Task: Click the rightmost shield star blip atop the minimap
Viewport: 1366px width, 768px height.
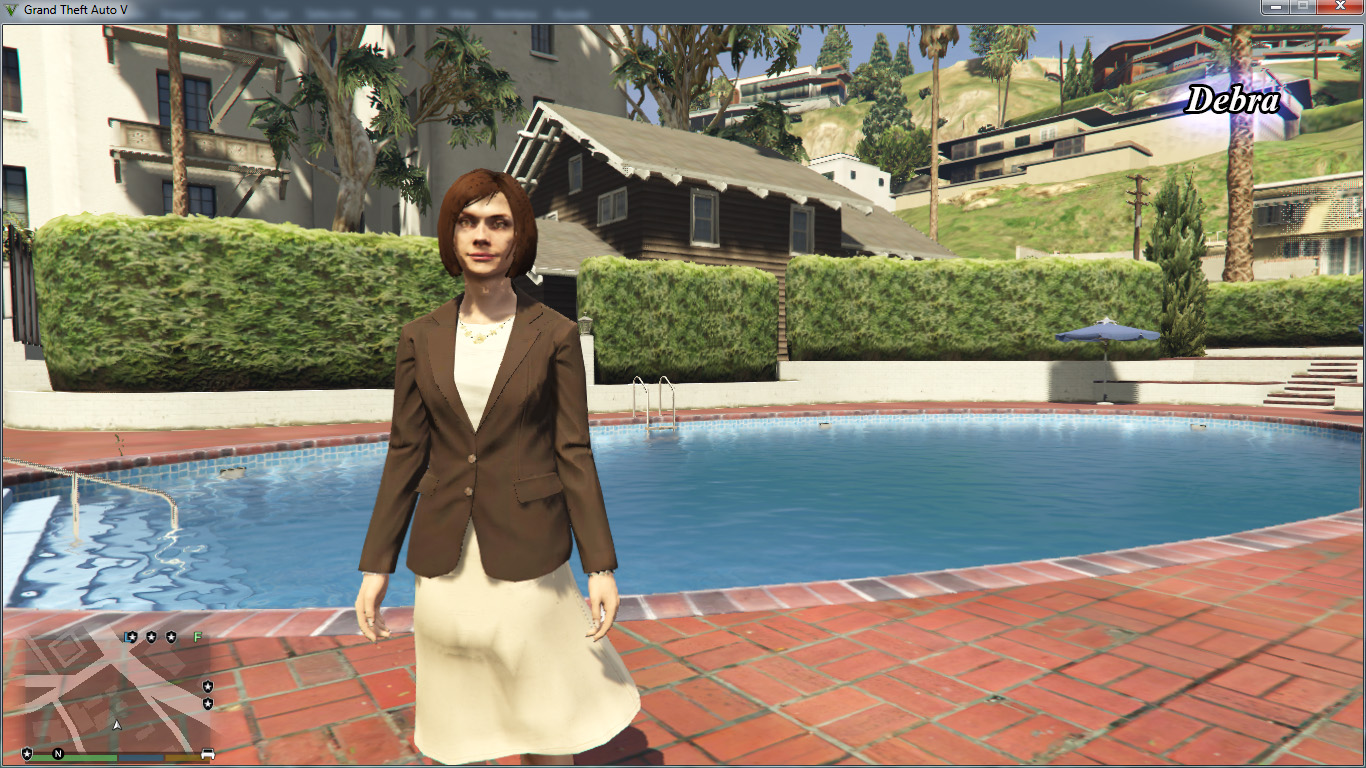Action: [x=171, y=637]
